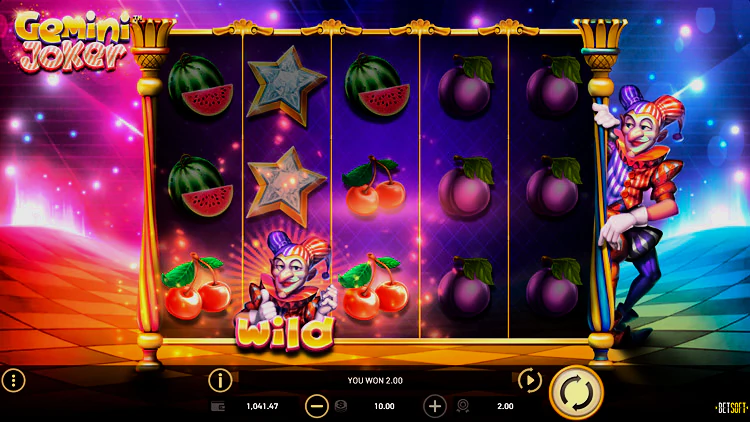Spin the reels with the round arrow button
Screen dimensions: 750x422
pyautogui.click(x=576, y=391)
